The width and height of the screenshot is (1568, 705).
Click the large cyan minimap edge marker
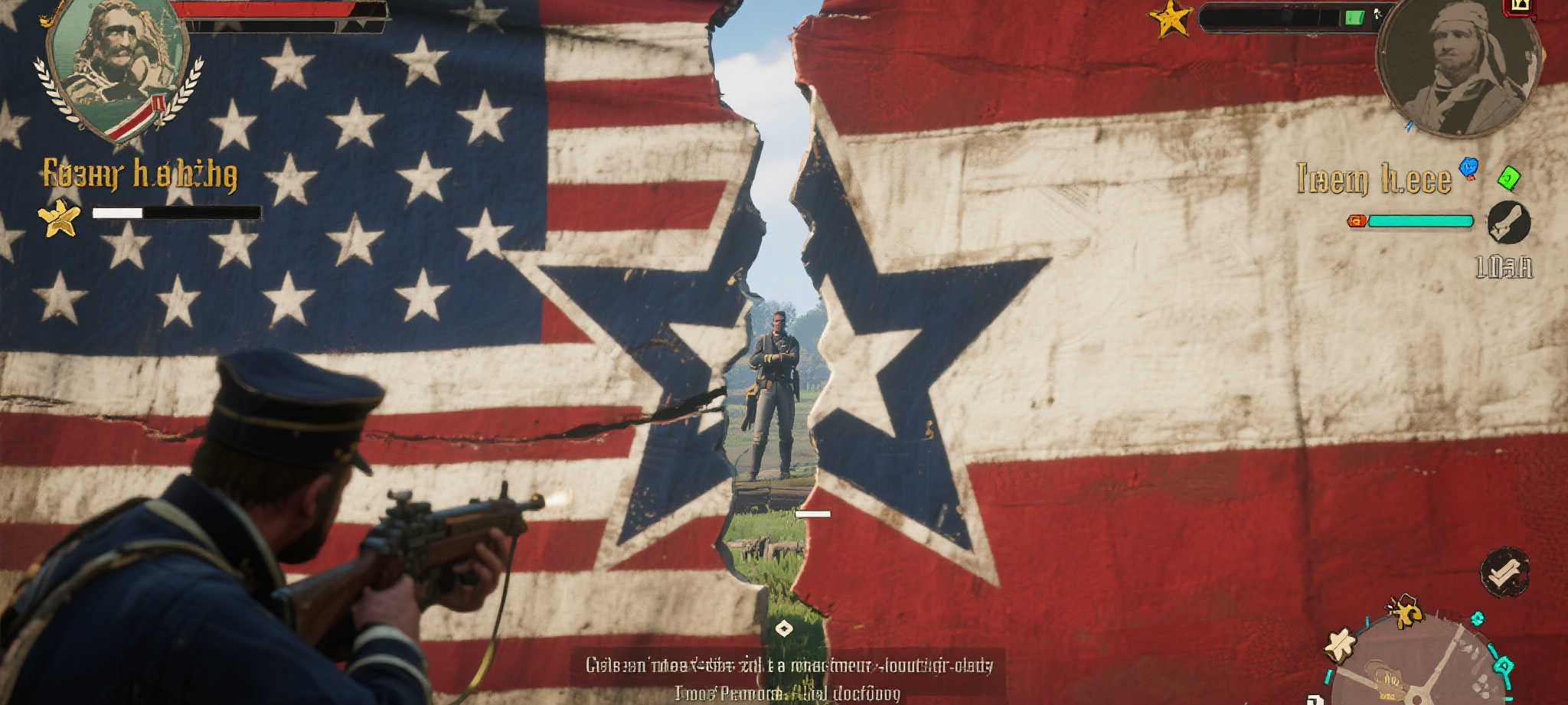(1504, 665)
